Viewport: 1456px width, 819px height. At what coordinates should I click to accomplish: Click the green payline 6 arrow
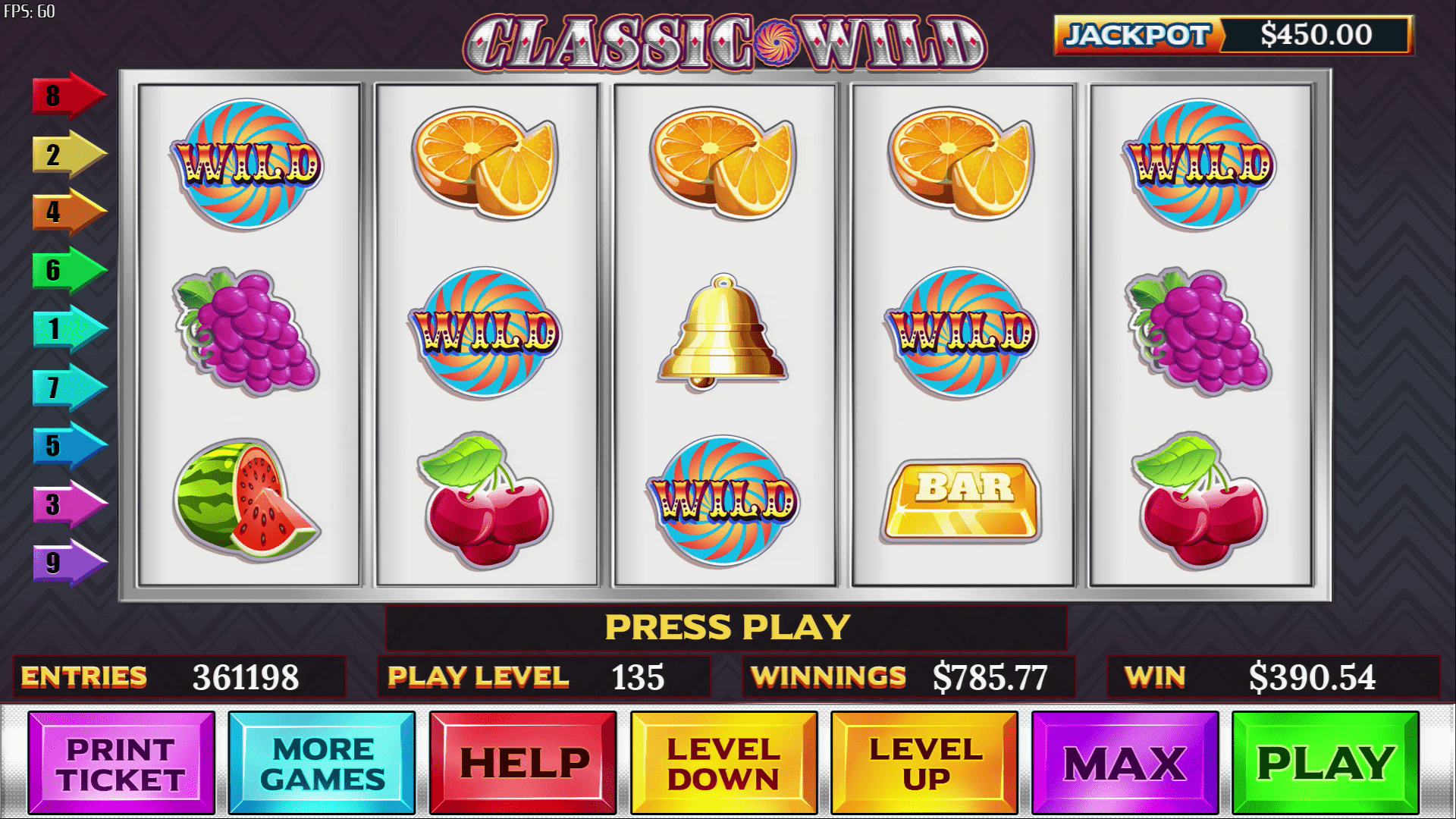64,269
